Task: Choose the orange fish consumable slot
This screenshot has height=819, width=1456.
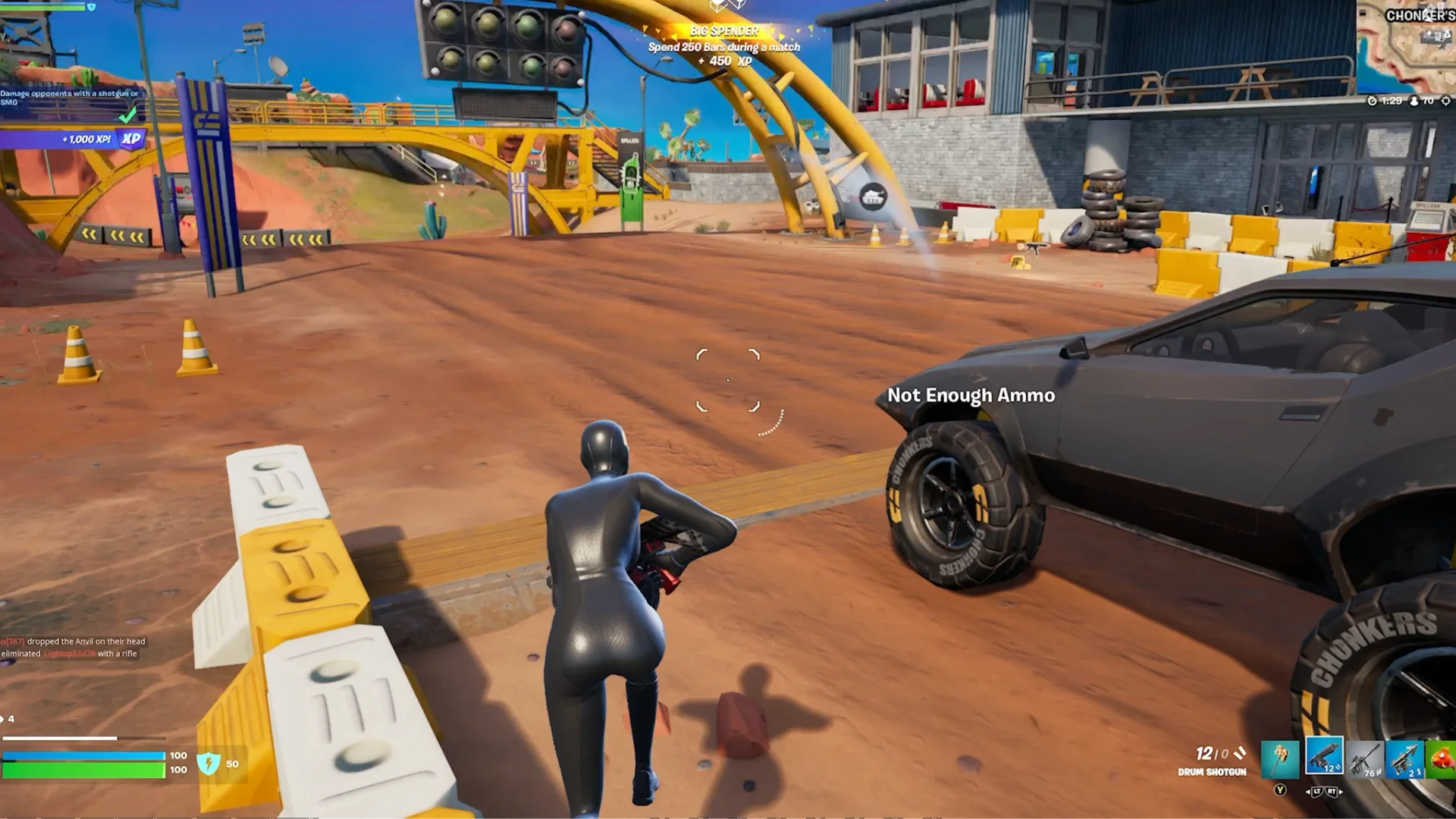Action: [x=1442, y=758]
